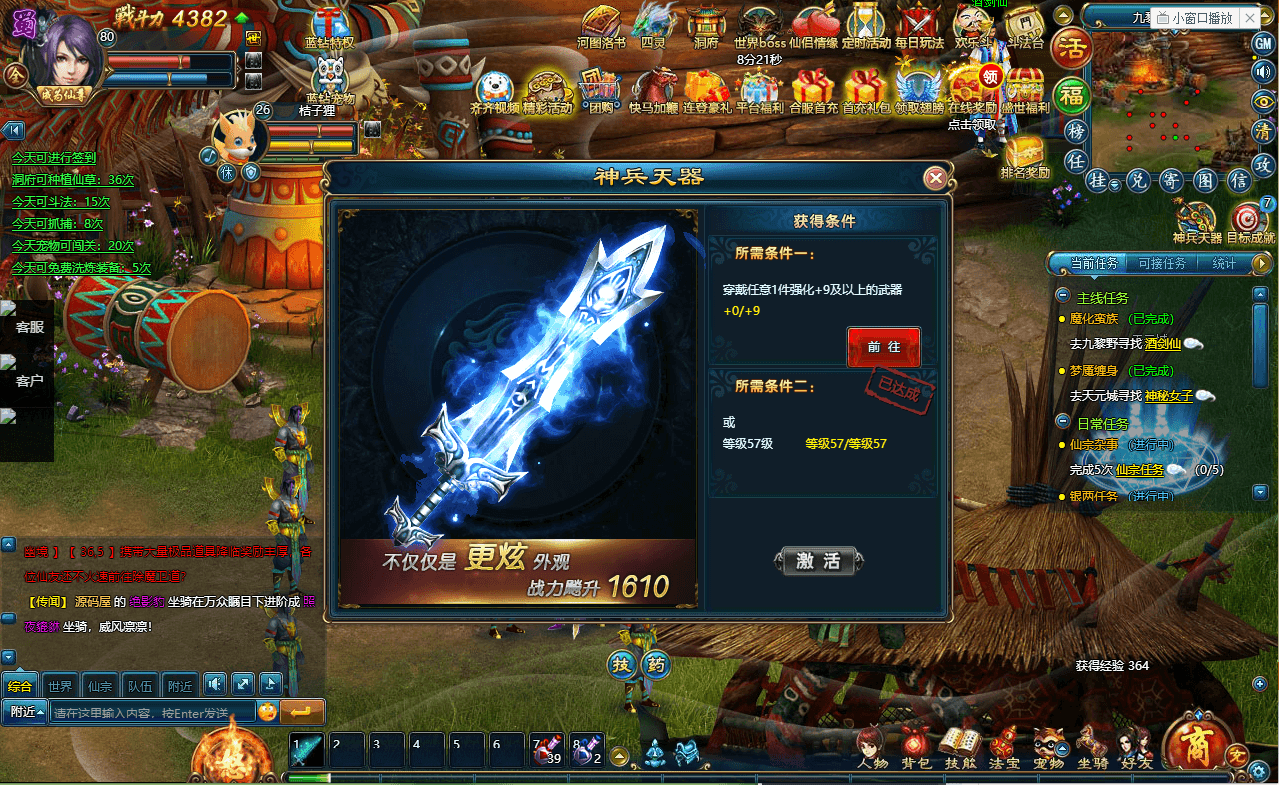Click the red 前往 button
This screenshot has height=785, width=1279.
[883, 347]
